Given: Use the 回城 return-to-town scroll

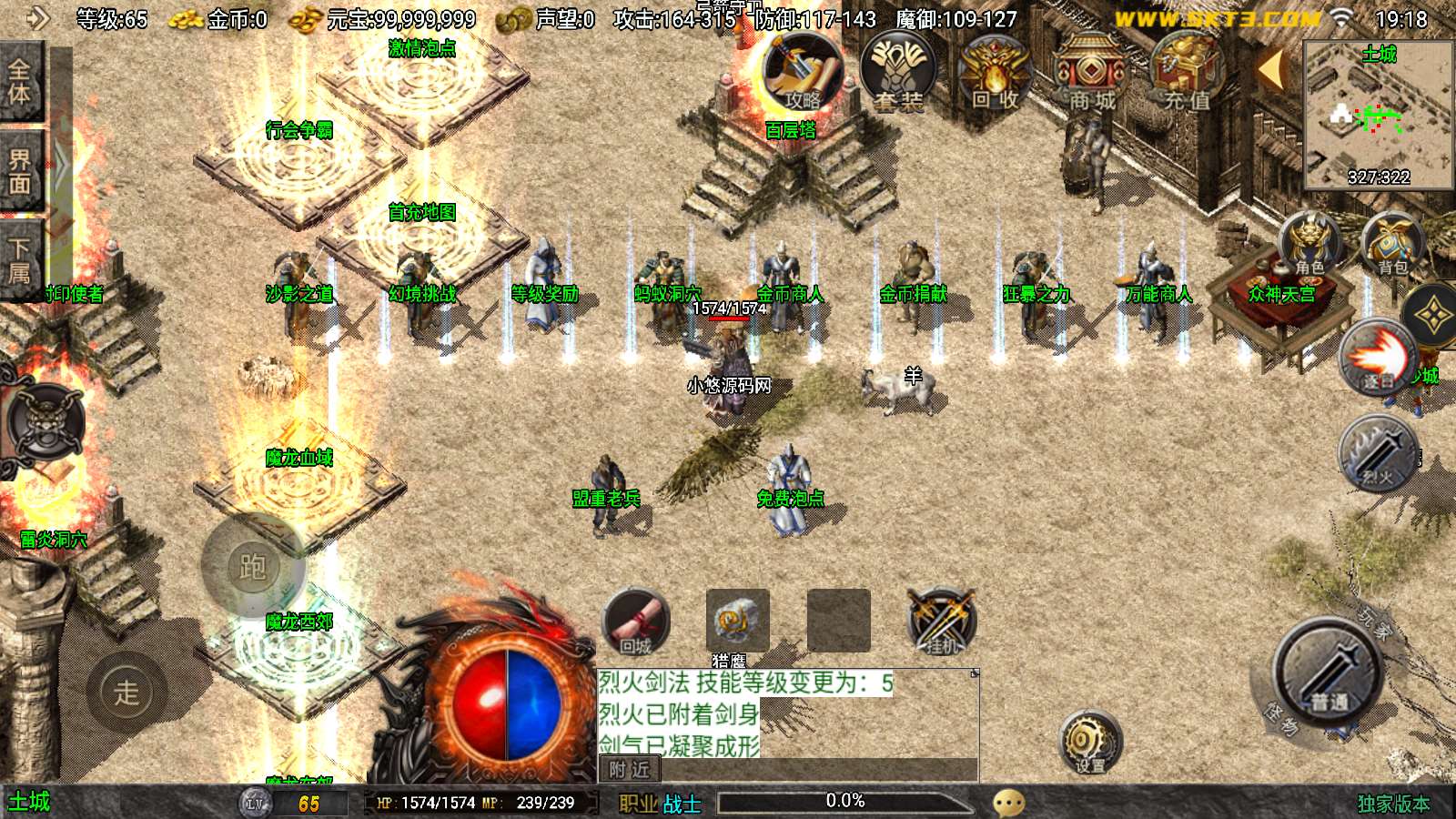Looking at the screenshot, I should 635,623.
